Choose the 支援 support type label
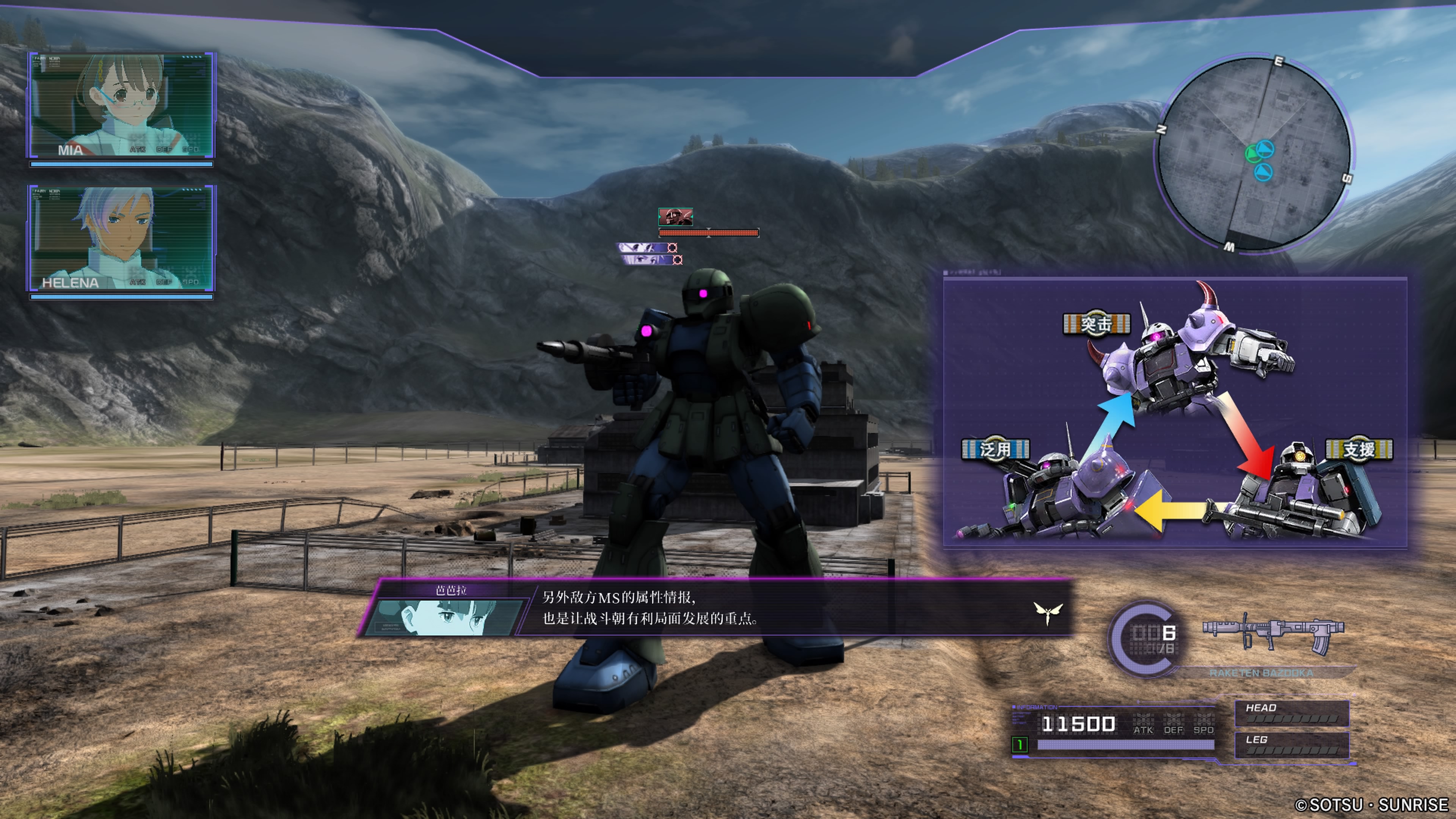1456x819 pixels. tap(1358, 450)
